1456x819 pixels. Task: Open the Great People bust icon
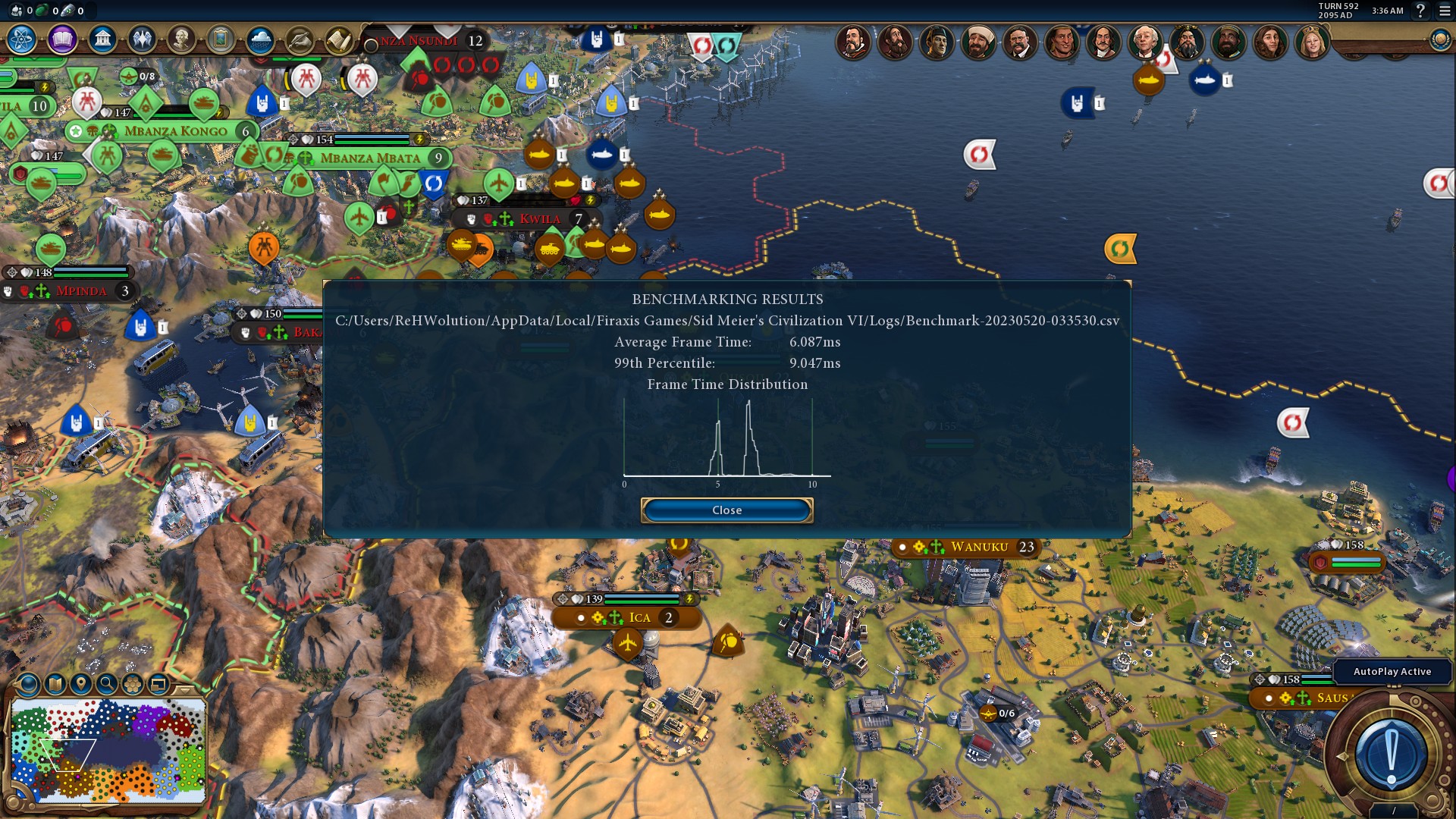pos(181,39)
